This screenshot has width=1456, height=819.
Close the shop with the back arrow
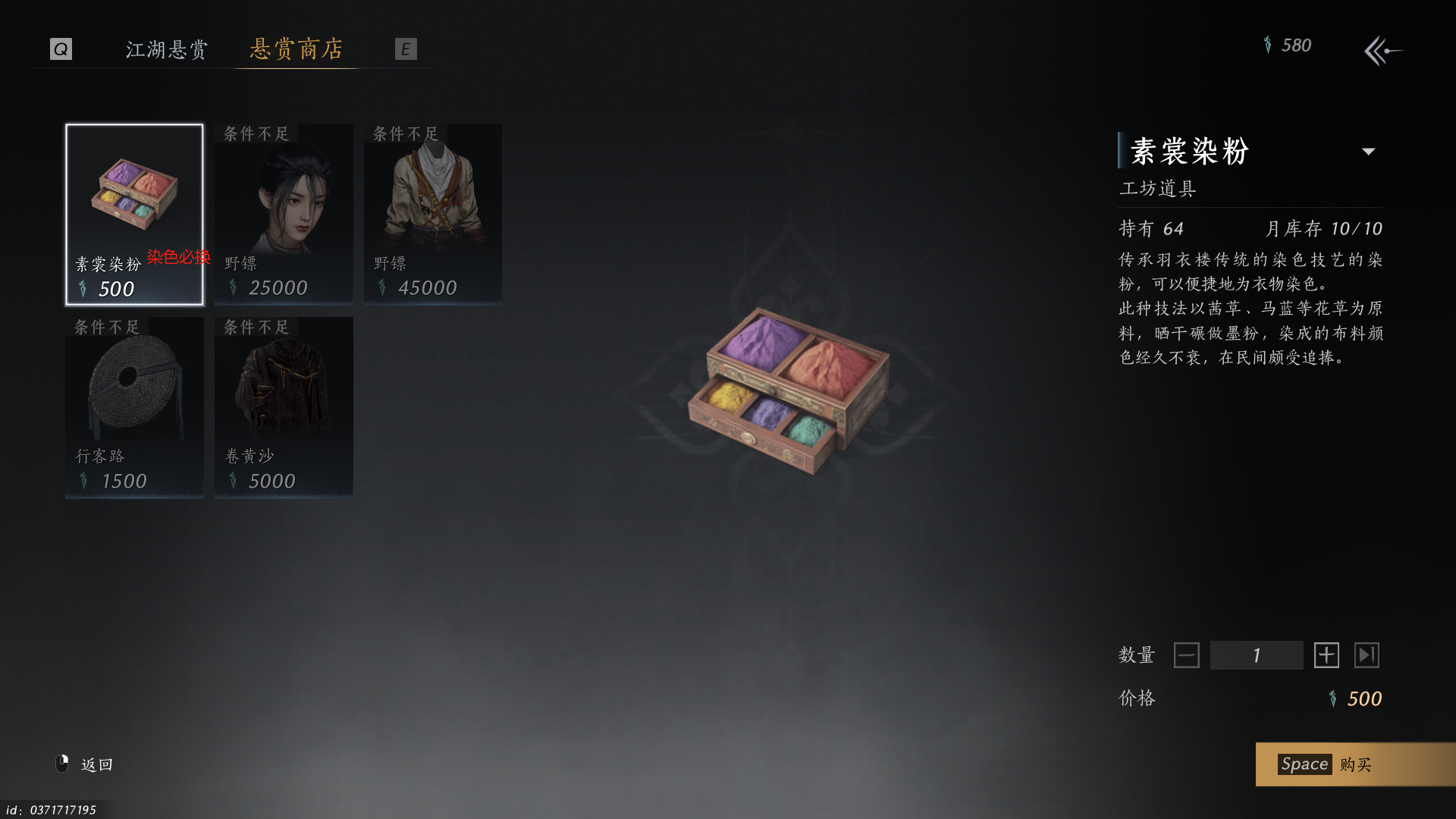(x=1383, y=51)
